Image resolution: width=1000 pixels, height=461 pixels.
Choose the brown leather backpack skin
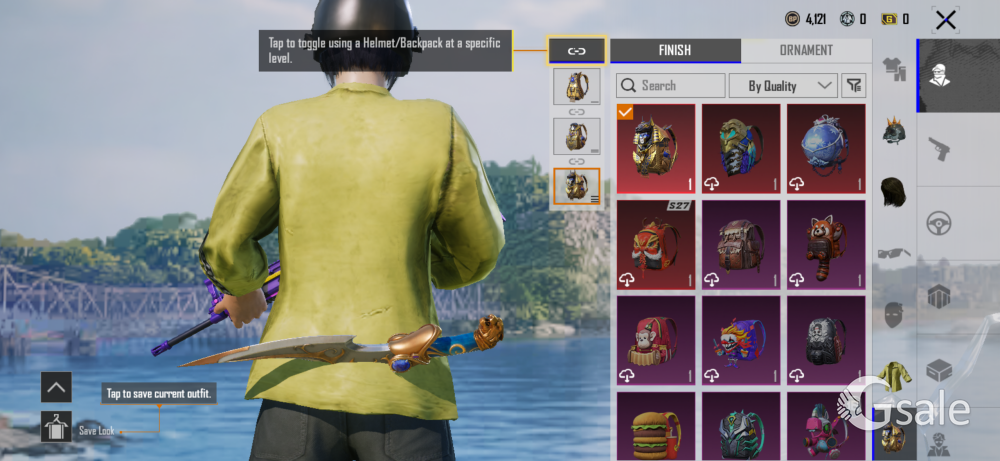point(740,244)
